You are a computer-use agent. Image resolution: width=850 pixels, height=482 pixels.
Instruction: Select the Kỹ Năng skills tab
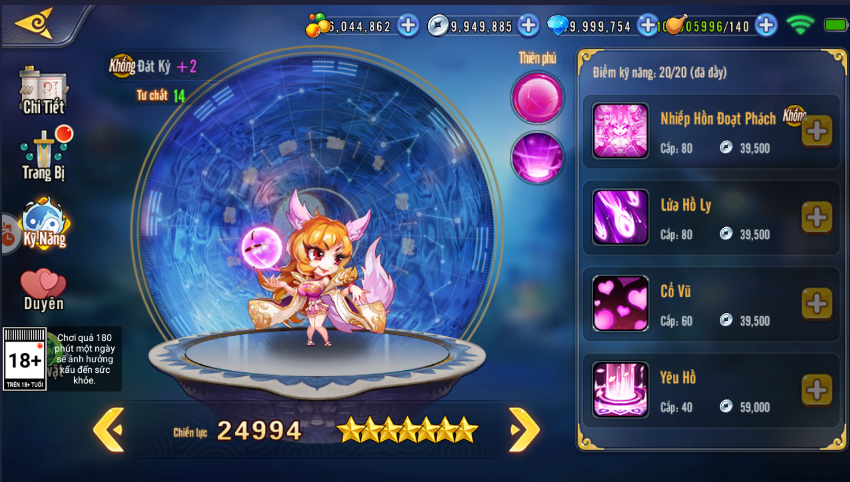(x=44, y=224)
